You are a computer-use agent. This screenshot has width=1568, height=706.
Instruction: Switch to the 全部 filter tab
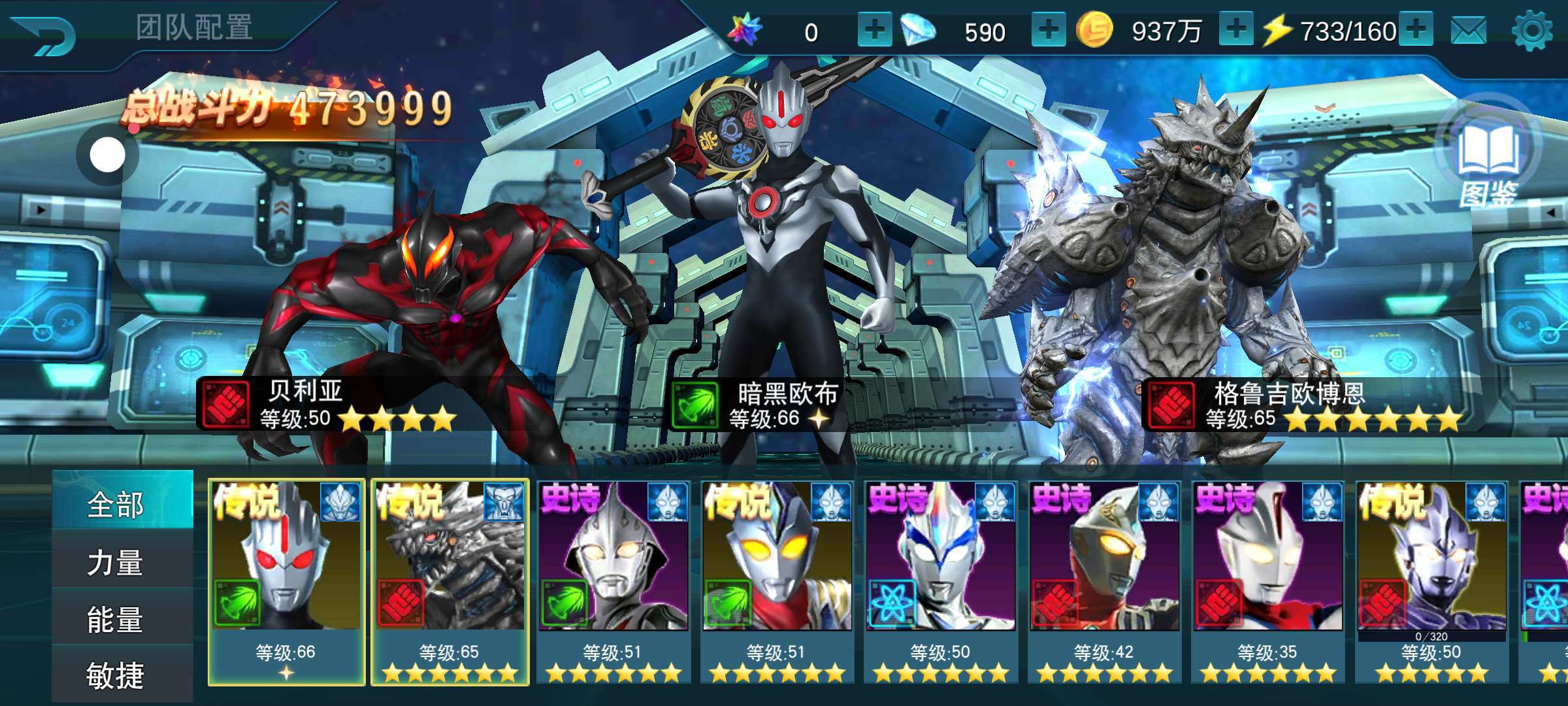pyautogui.click(x=116, y=505)
